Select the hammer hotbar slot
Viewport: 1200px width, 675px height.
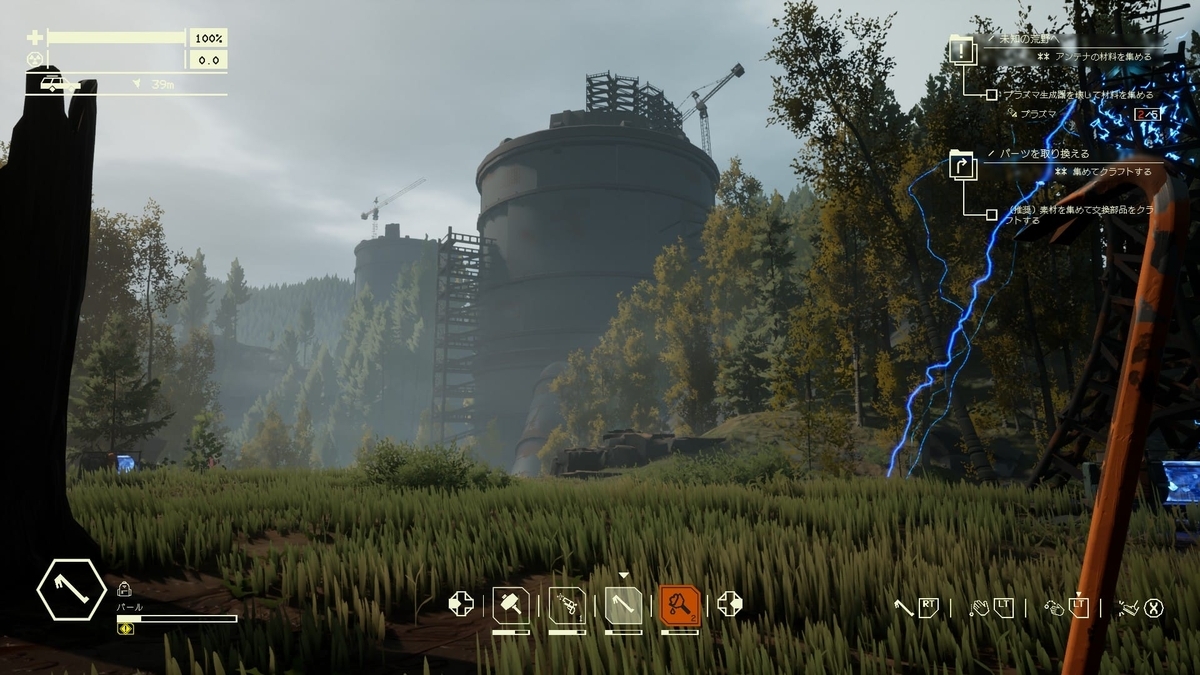pos(511,605)
